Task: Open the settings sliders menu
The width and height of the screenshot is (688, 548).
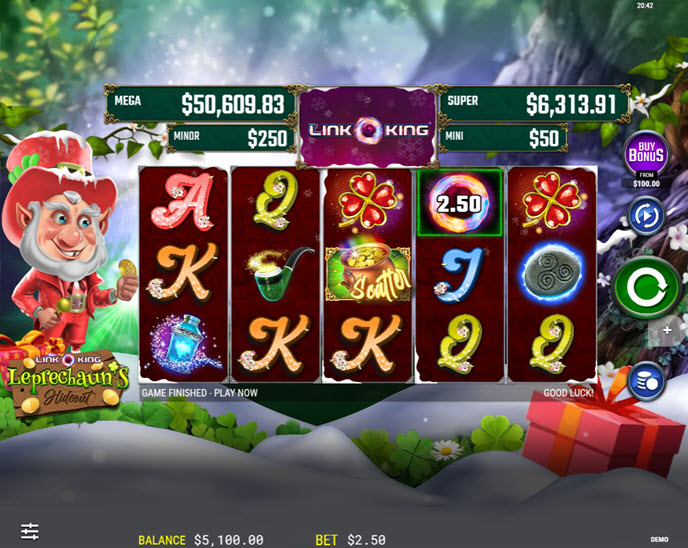Action: click(x=30, y=531)
